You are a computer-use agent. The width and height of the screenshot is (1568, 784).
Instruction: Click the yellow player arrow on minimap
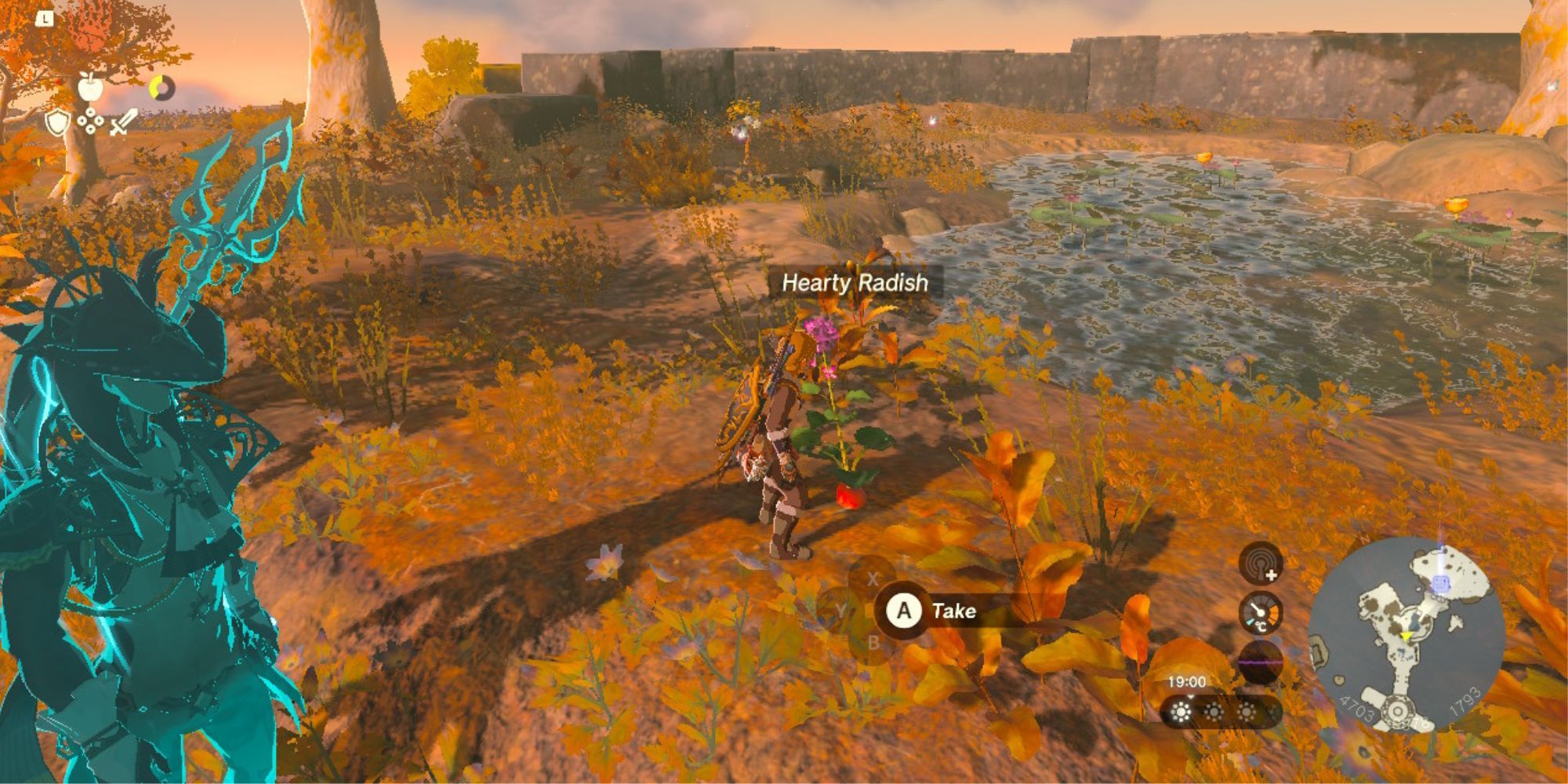coord(1406,636)
